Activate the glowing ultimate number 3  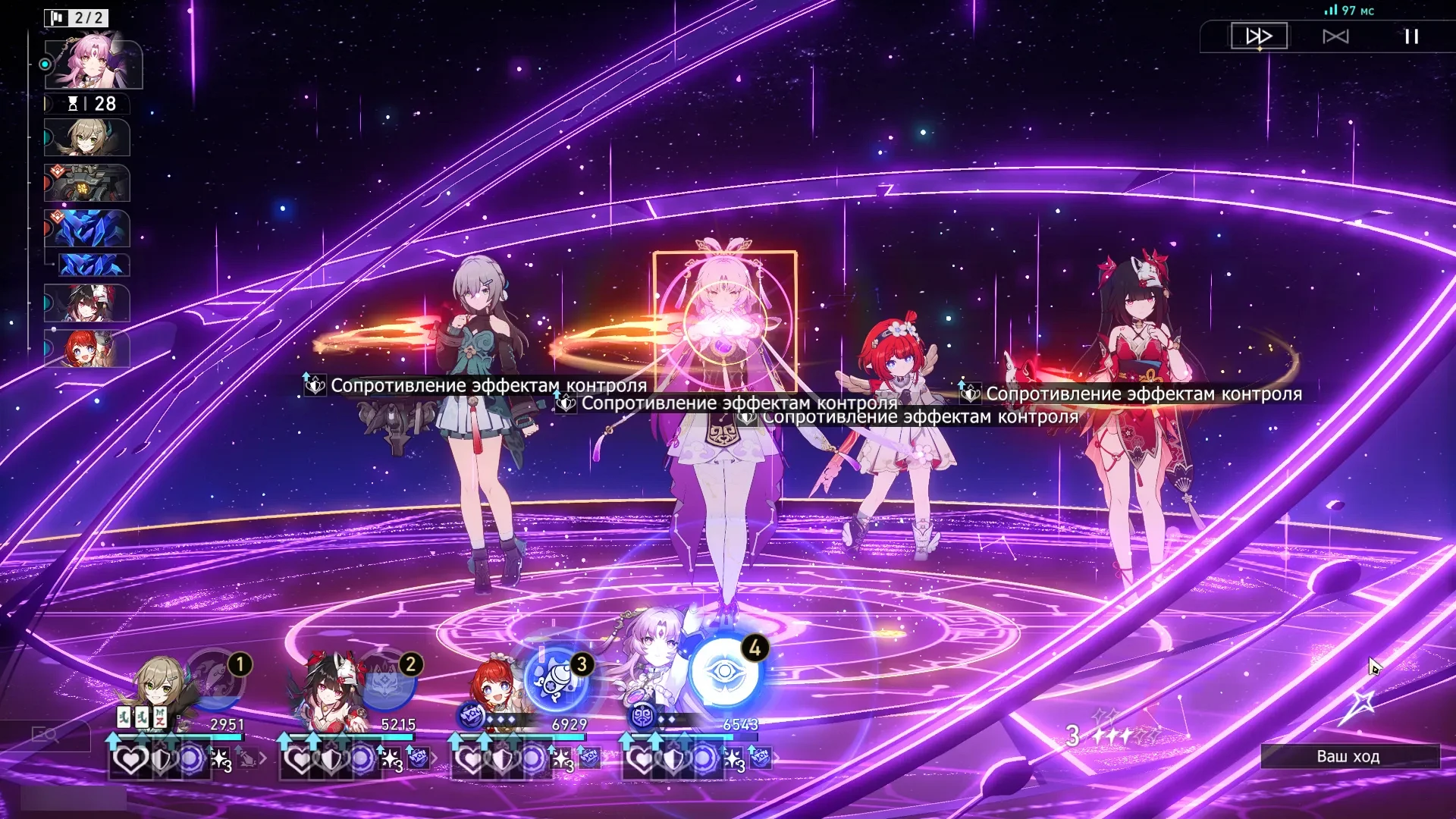click(557, 677)
